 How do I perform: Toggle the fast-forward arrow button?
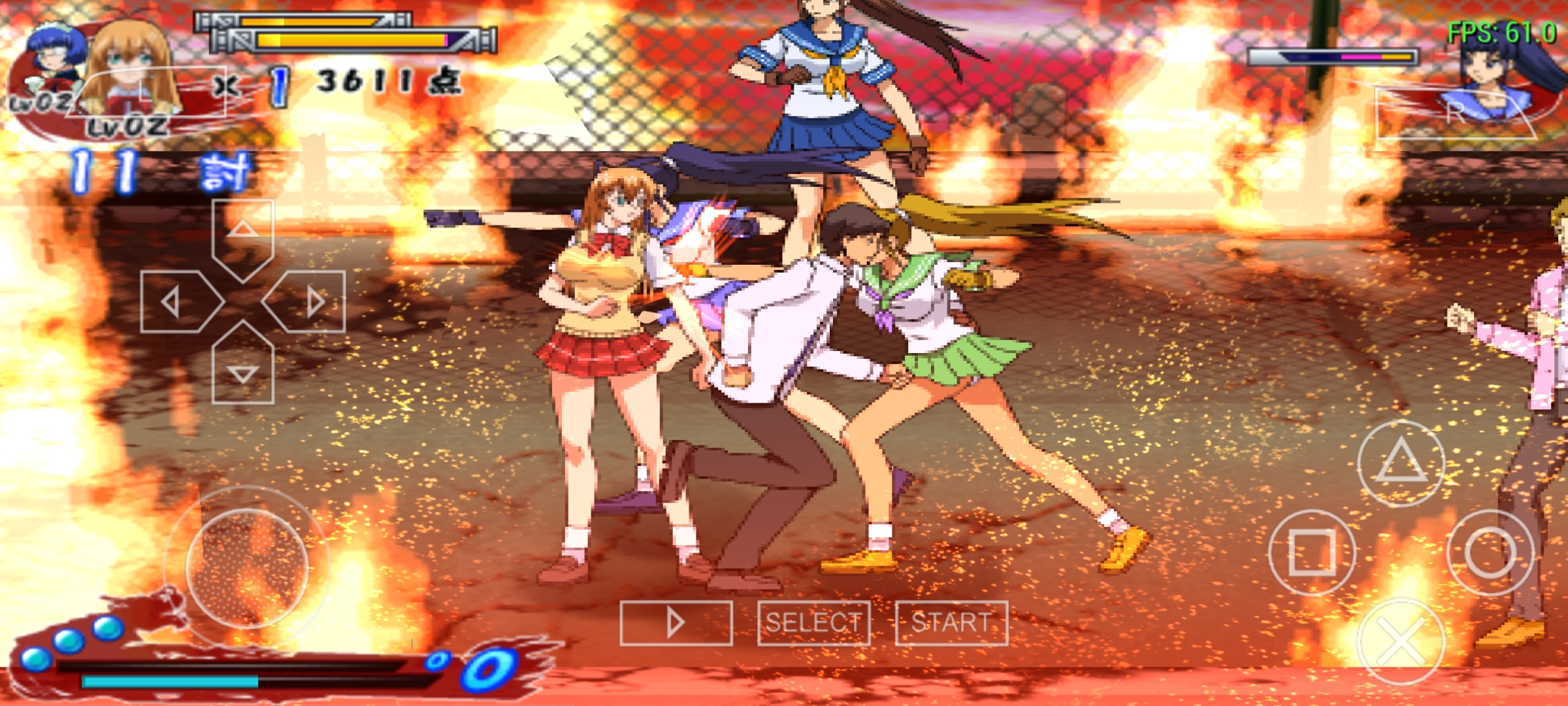click(676, 623)
